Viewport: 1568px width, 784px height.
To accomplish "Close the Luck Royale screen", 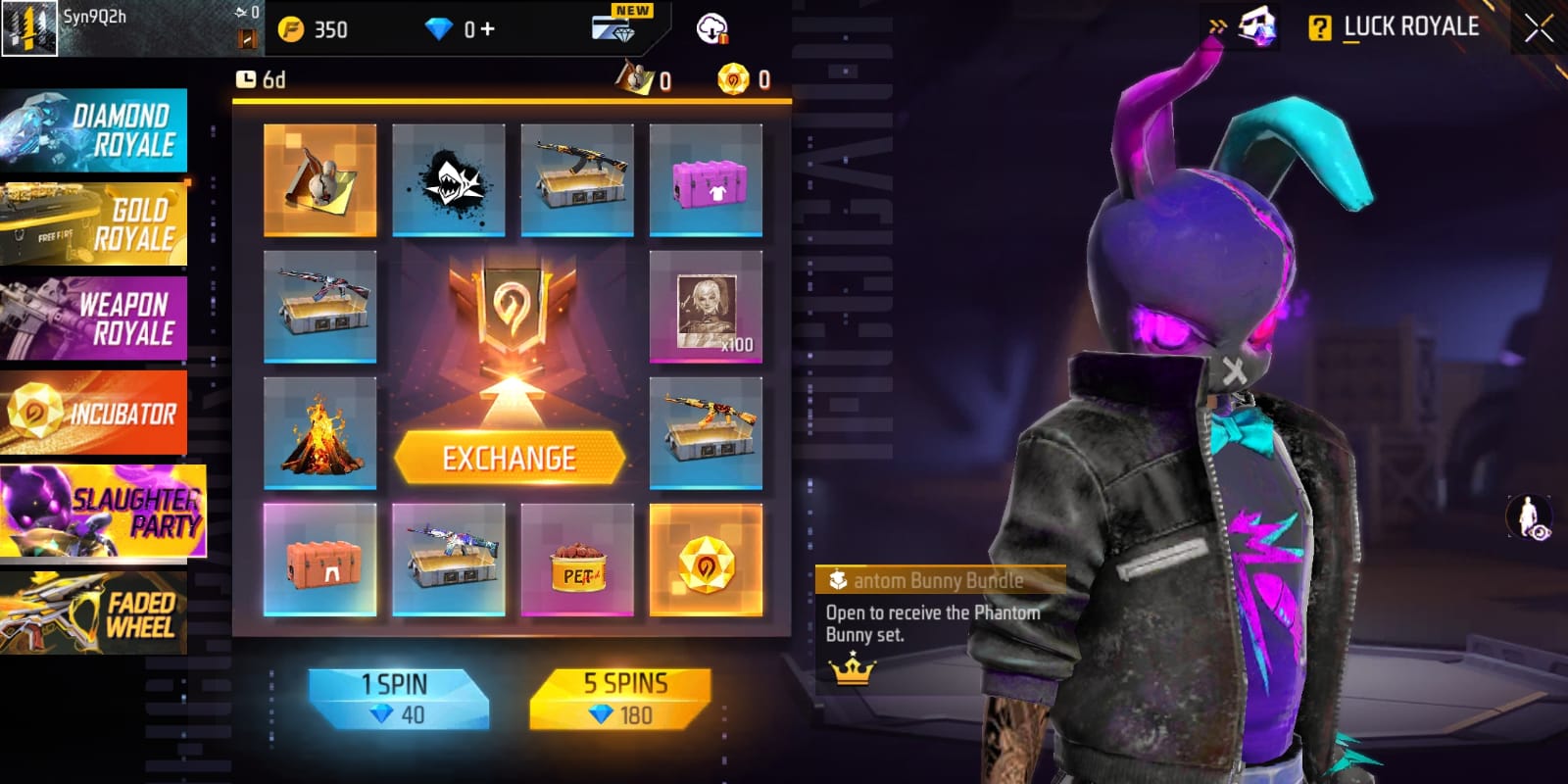I will [x=1539, y=28].
